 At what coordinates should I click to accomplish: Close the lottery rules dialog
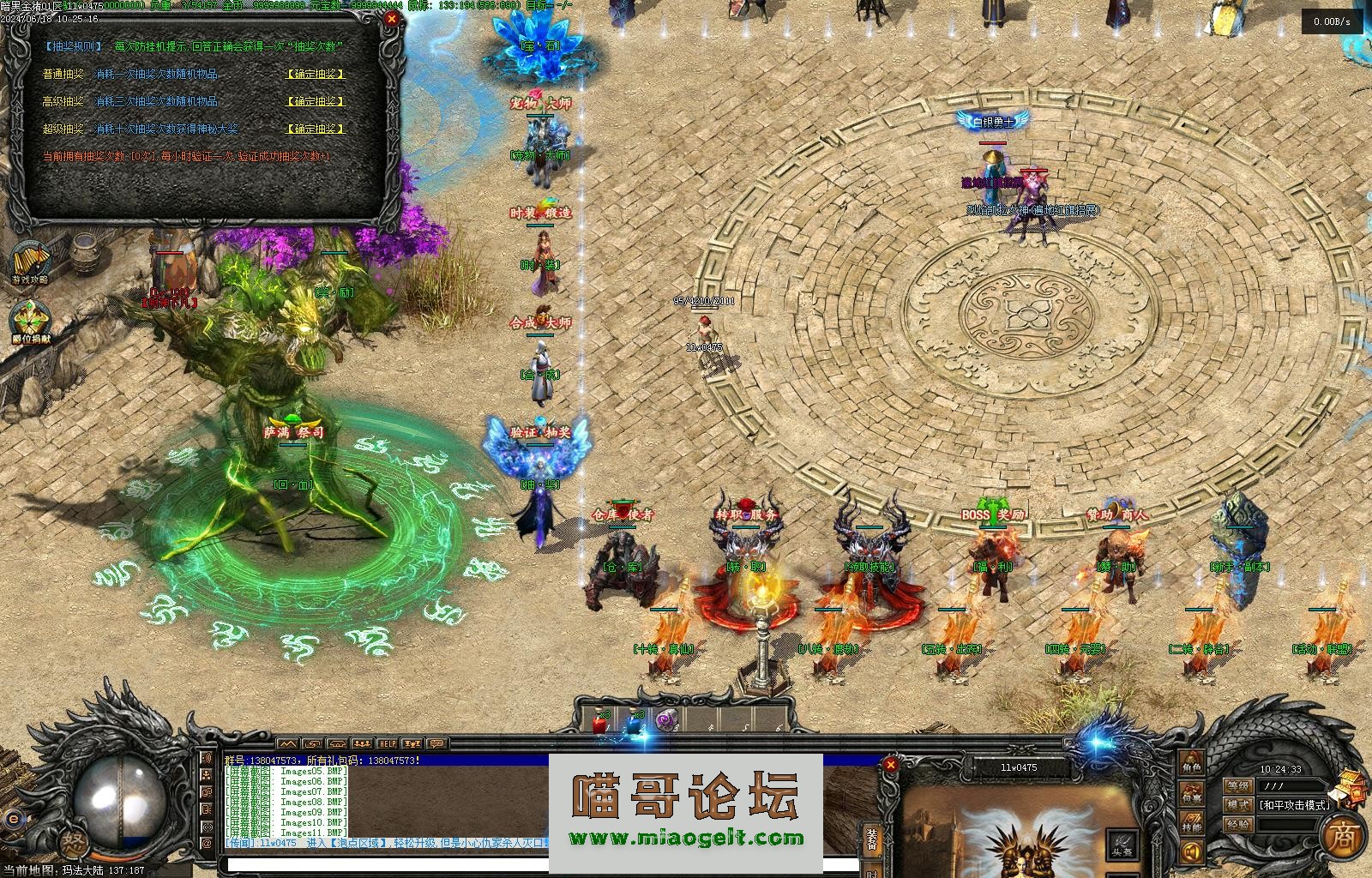392,18
